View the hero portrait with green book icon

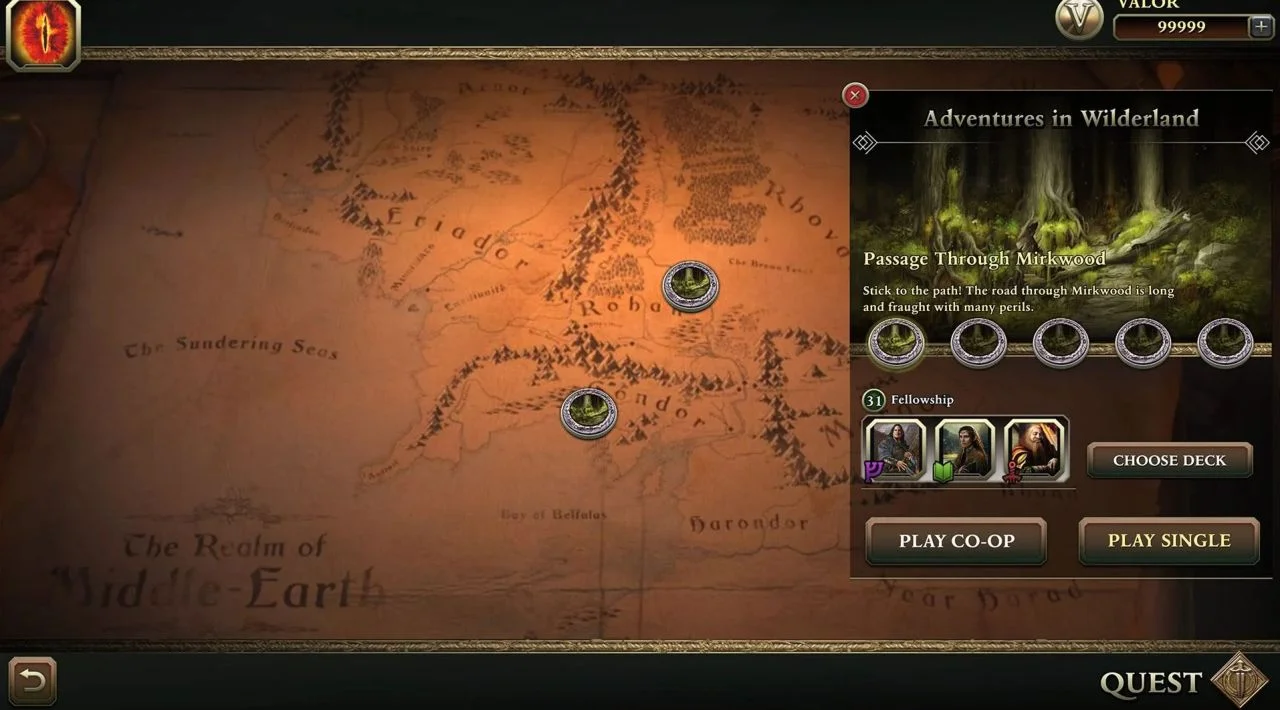[x=965, y=447]
